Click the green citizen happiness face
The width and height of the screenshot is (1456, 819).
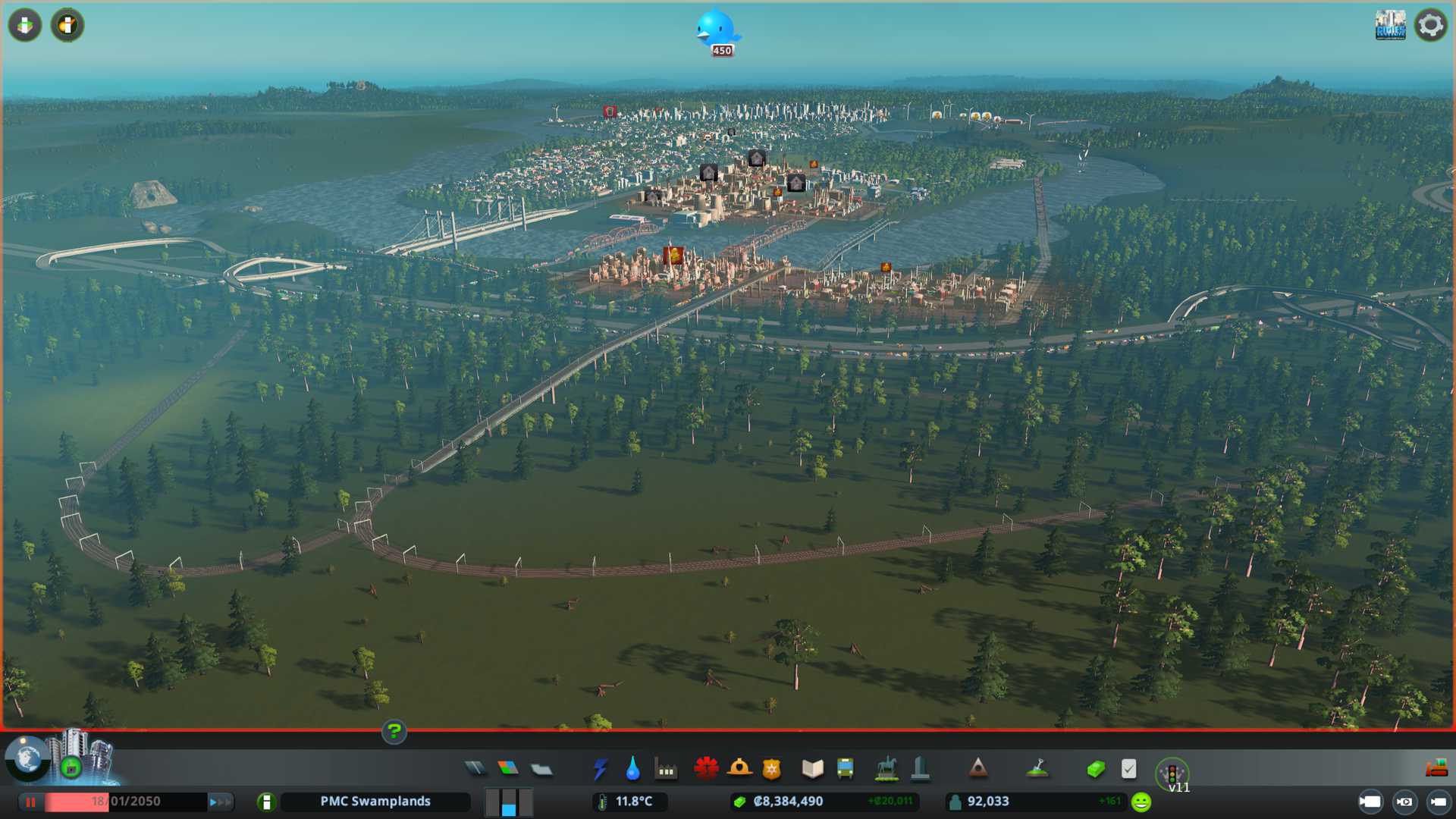(1141, 802)
